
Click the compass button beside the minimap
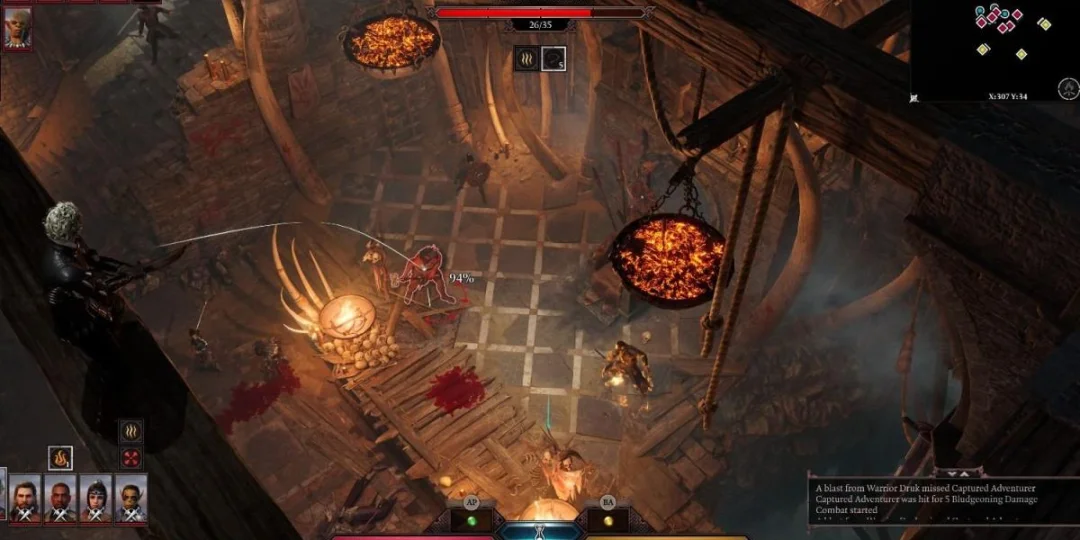pos(1067,89)
